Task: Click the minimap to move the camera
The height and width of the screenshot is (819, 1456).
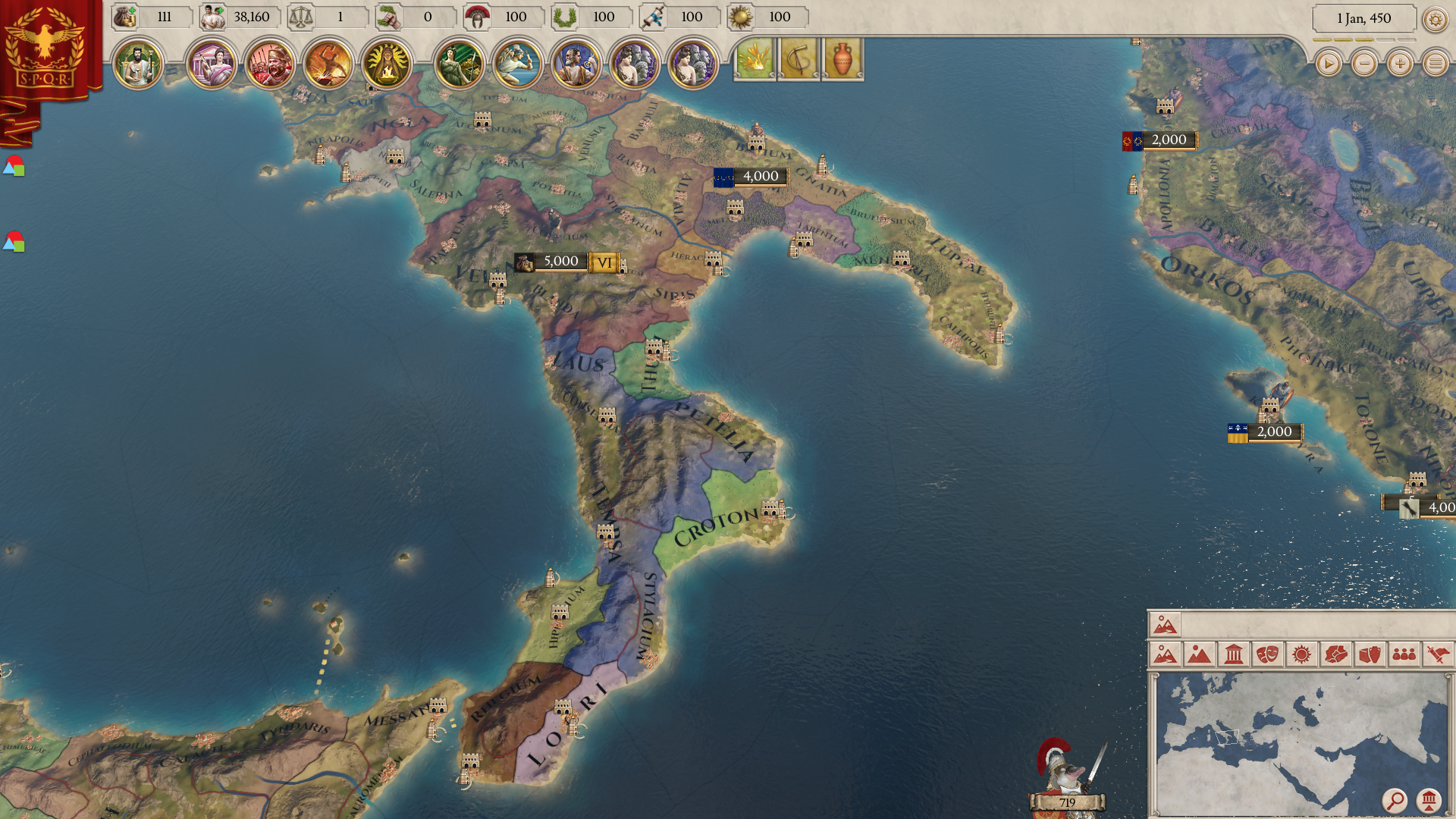Action: pos(1289,736)
